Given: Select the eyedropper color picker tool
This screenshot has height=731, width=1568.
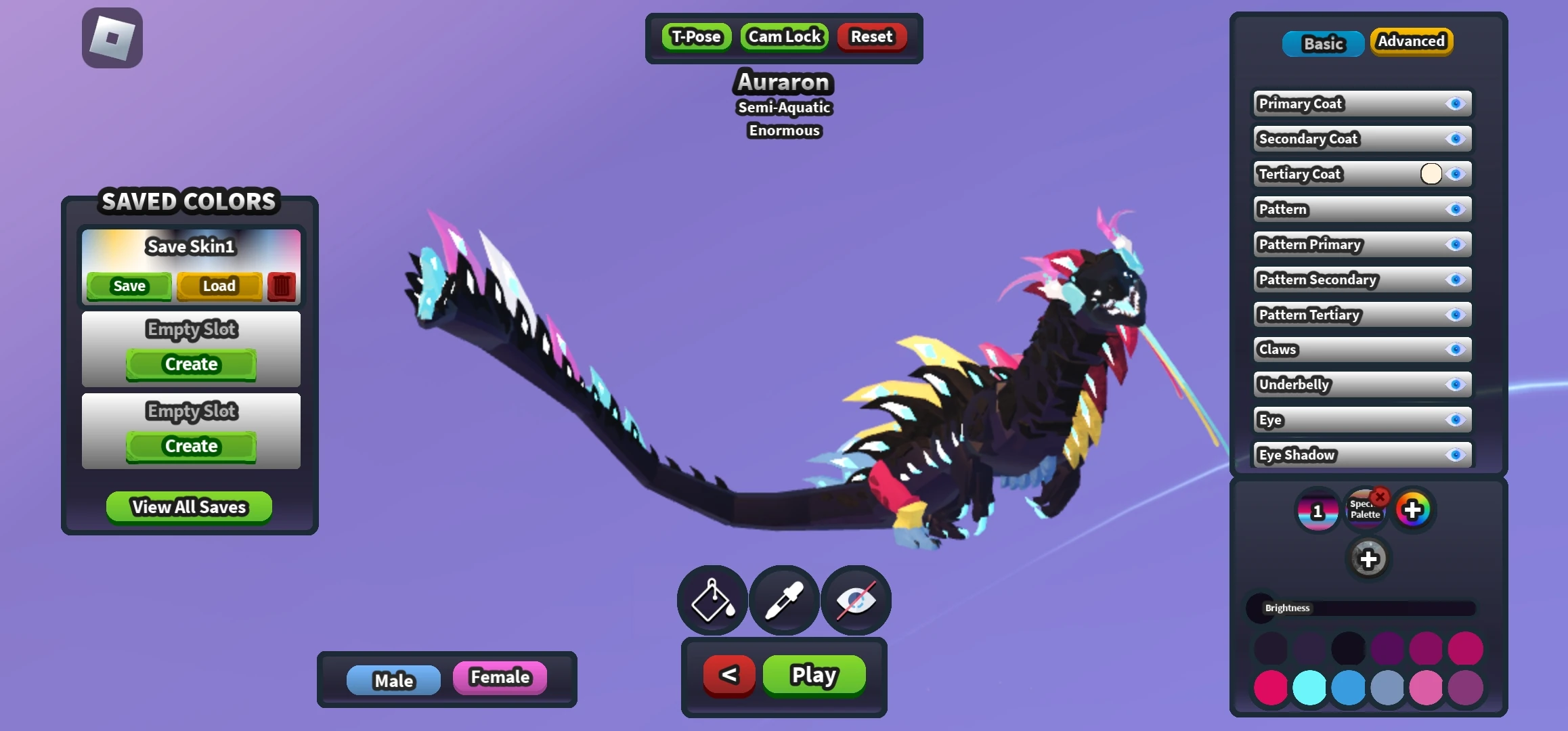Looking at the screenshot, I should pyautogui.click(x=784, y=600).
